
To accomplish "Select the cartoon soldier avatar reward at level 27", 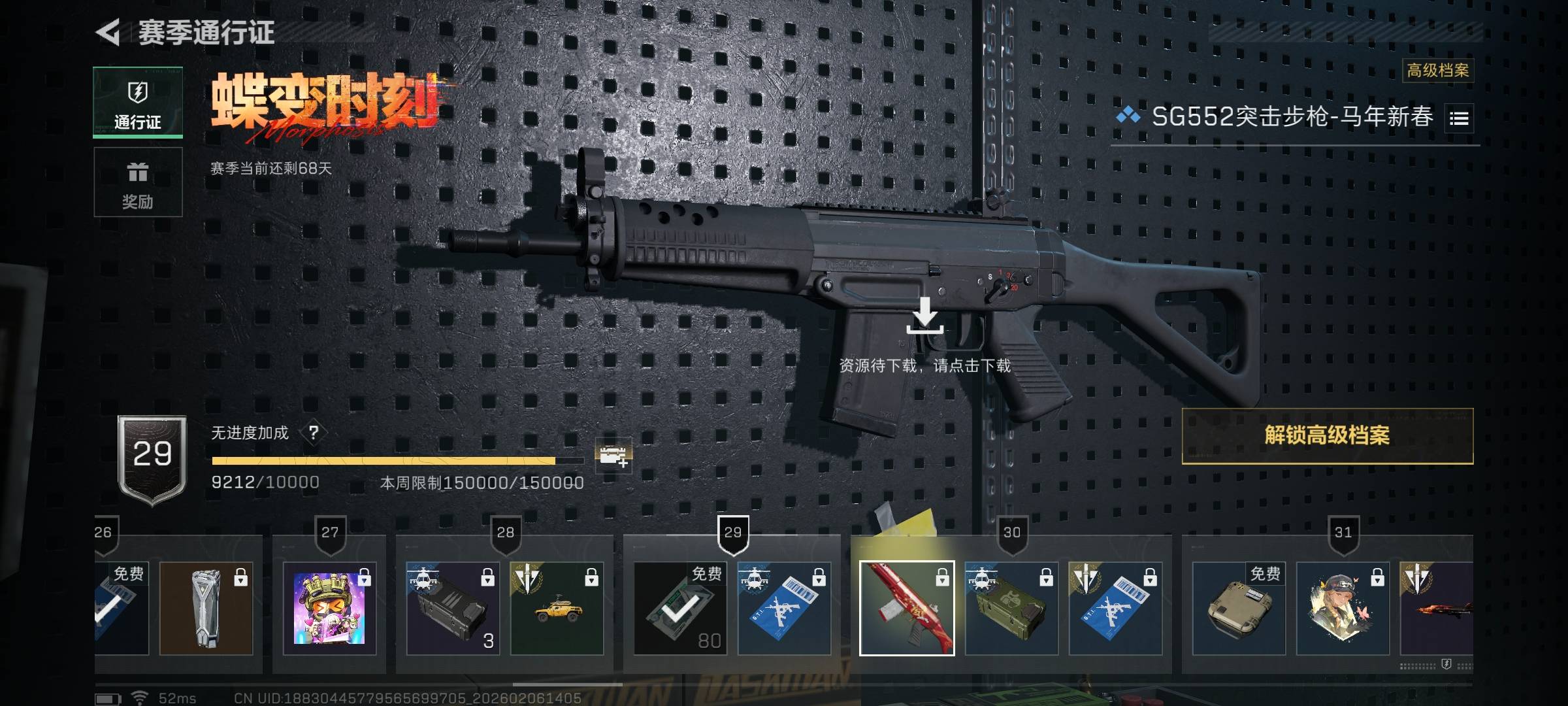I will [329, 609].
